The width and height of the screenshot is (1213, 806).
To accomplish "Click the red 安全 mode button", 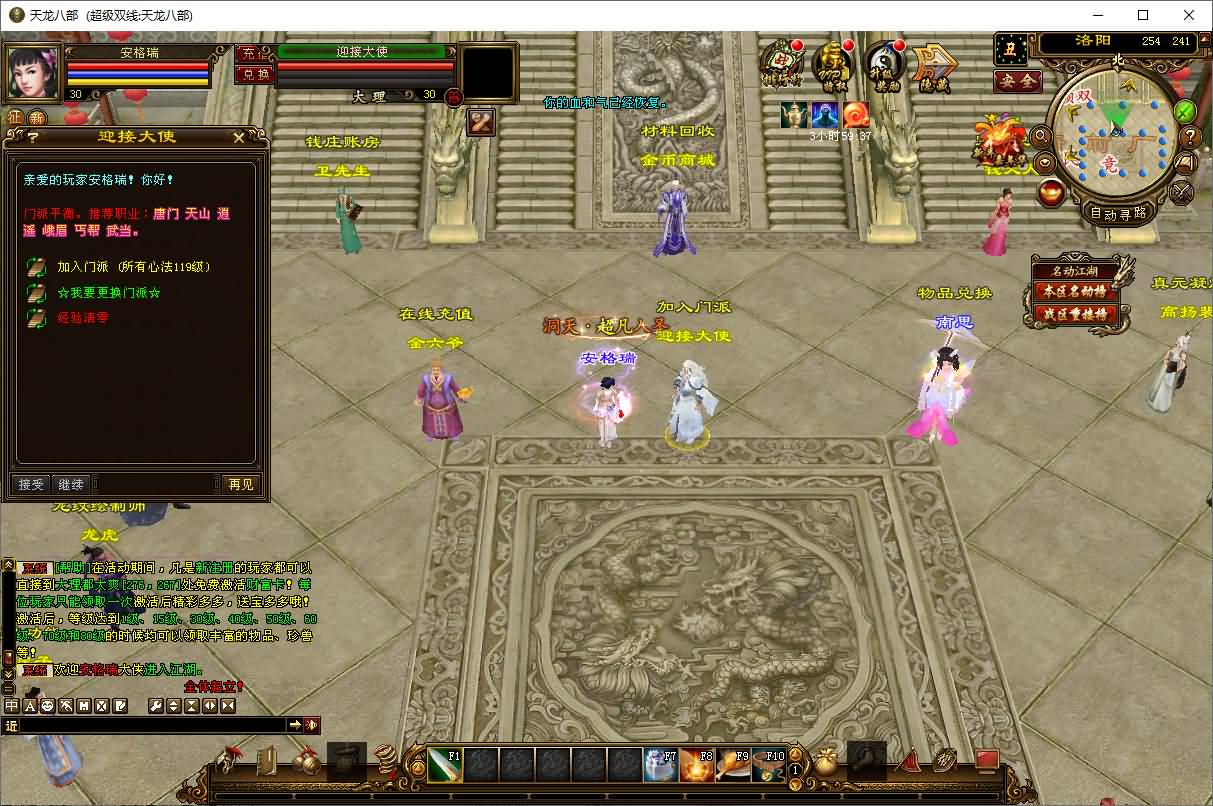I will (1017, 81).
